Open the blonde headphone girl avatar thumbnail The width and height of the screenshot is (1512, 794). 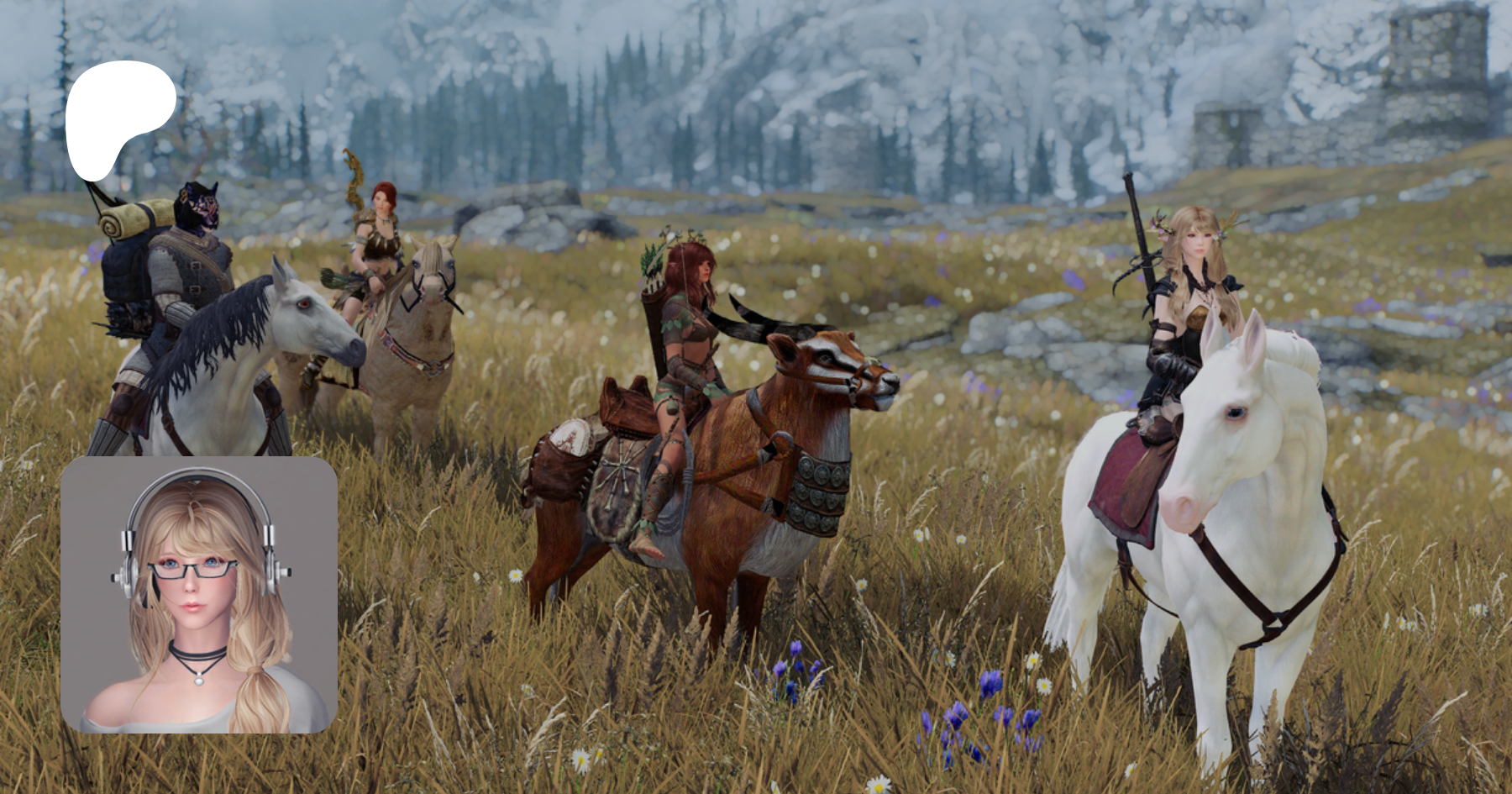tap(199, 595)
